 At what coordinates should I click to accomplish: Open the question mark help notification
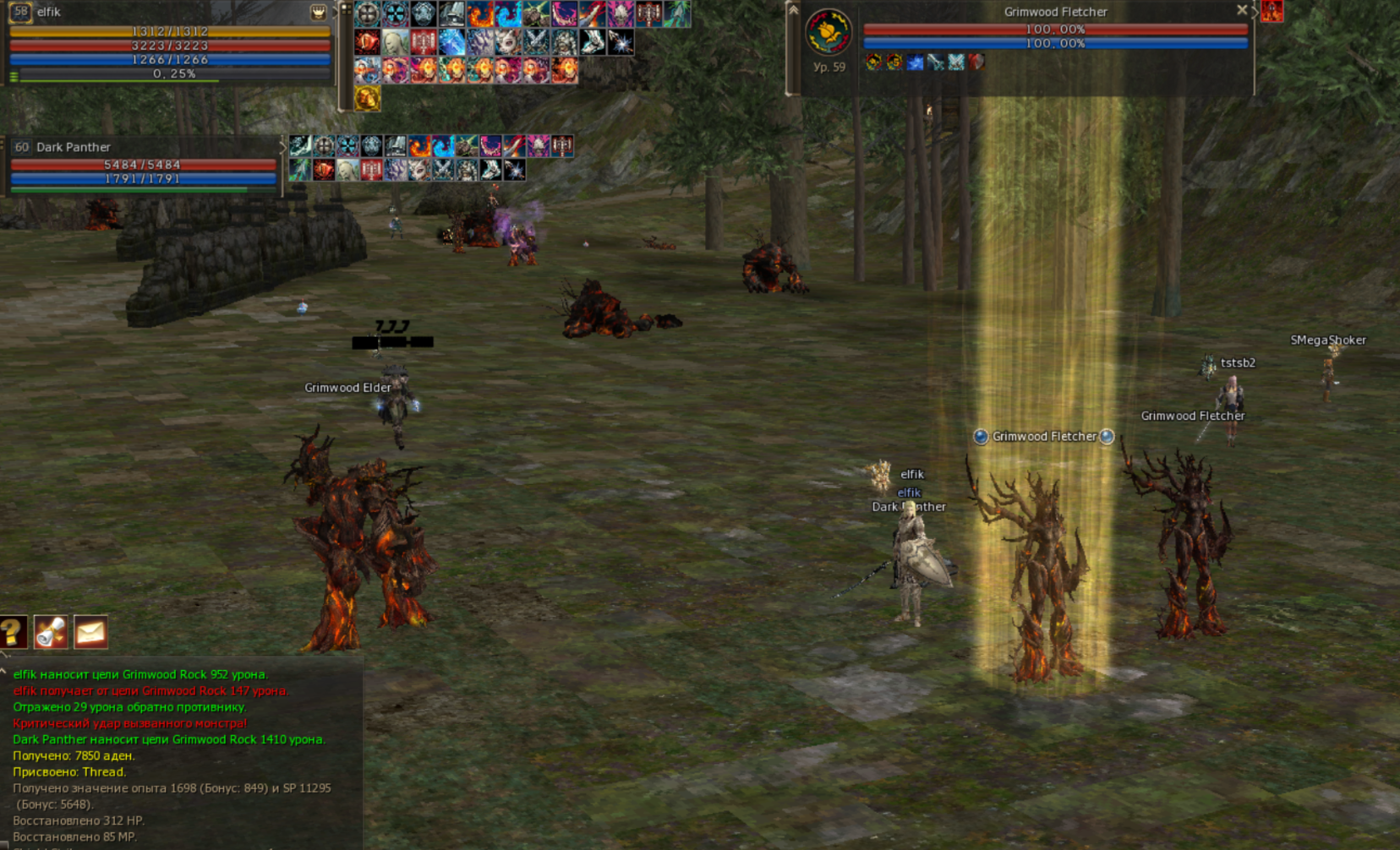[13, 632]
